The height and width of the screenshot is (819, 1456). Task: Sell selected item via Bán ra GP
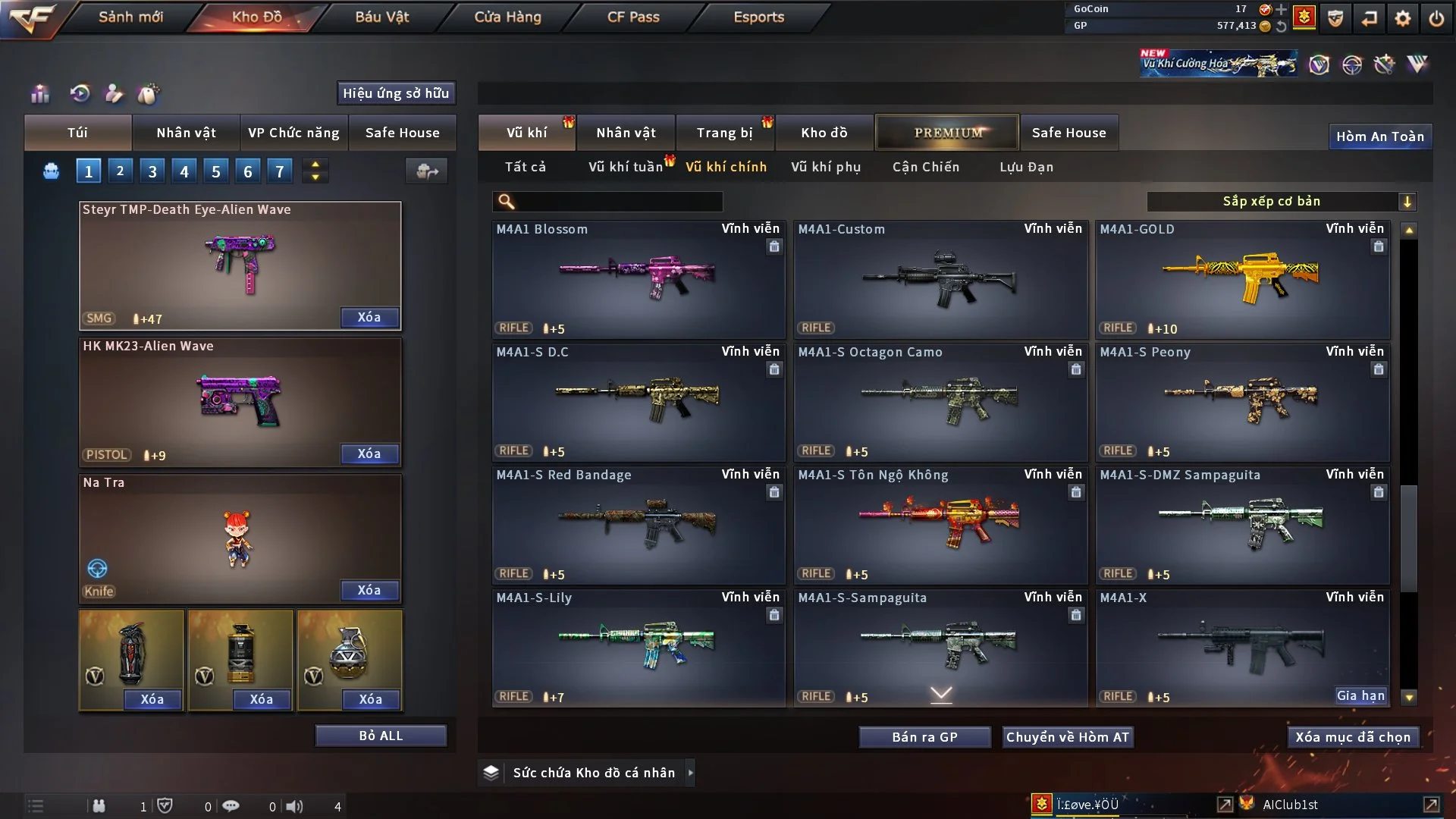click(x=924, y=737)
